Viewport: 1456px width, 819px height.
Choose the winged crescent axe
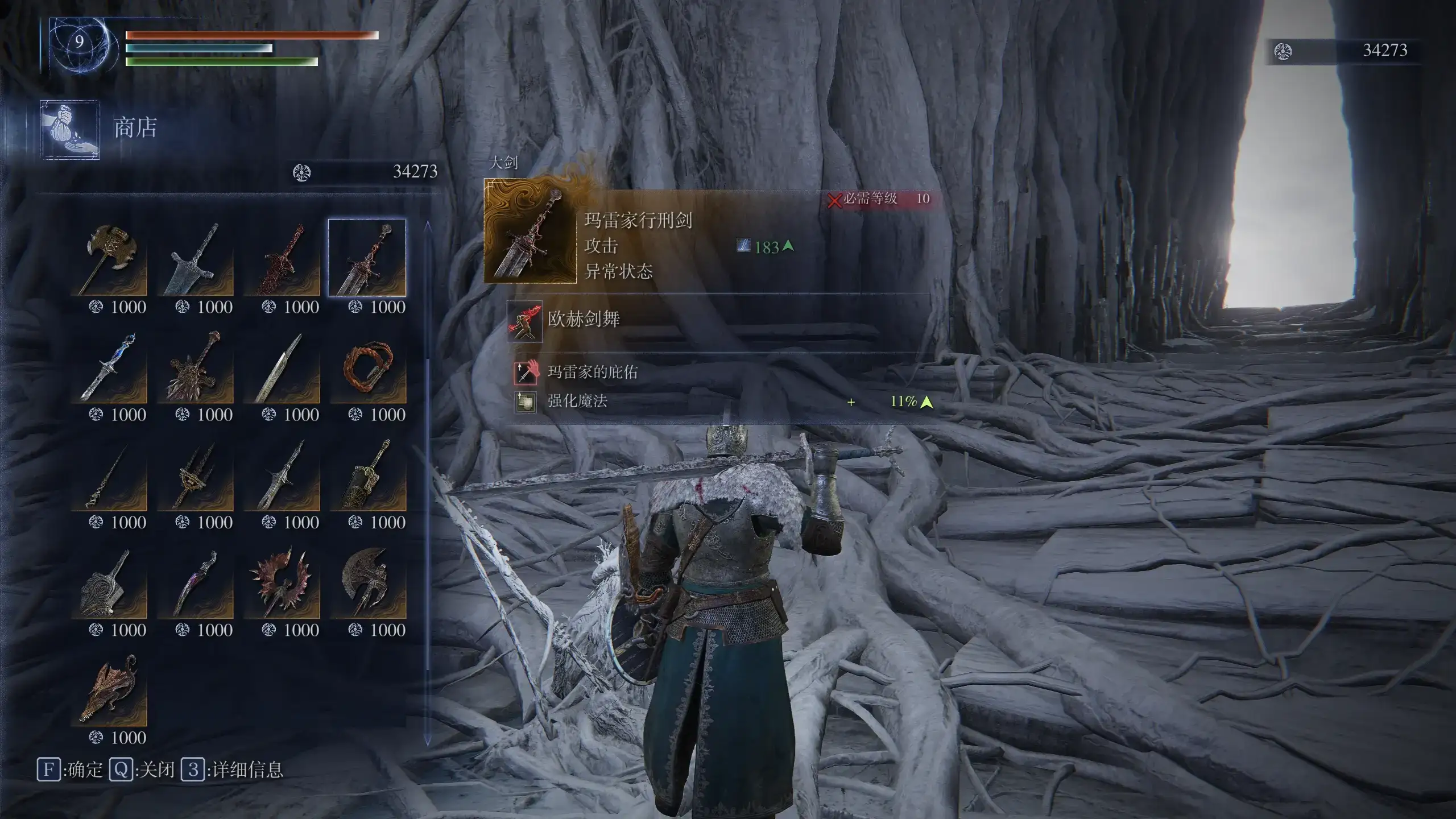point(282,582)
